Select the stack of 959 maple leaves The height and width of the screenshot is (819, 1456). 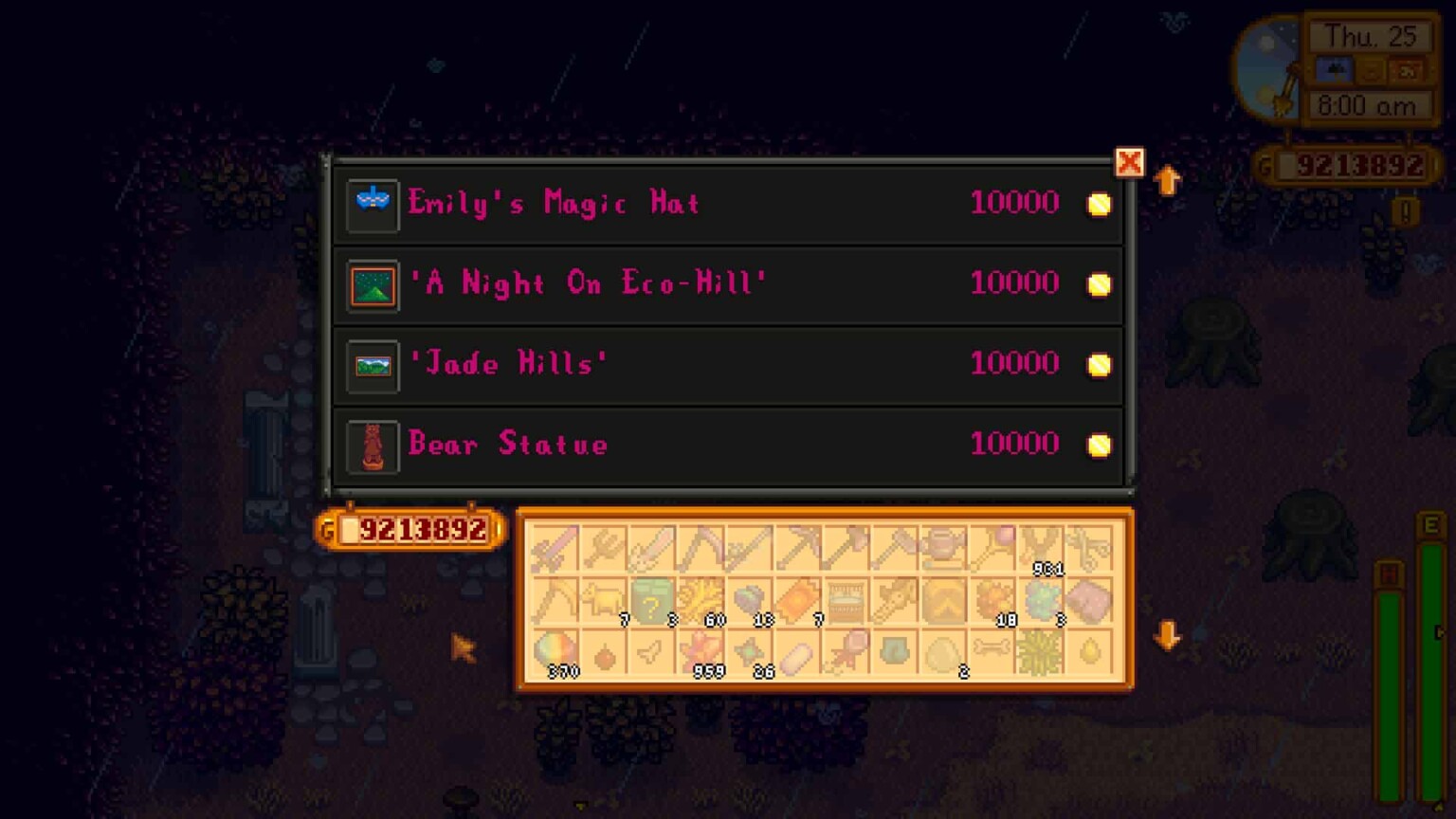(704, 654)
